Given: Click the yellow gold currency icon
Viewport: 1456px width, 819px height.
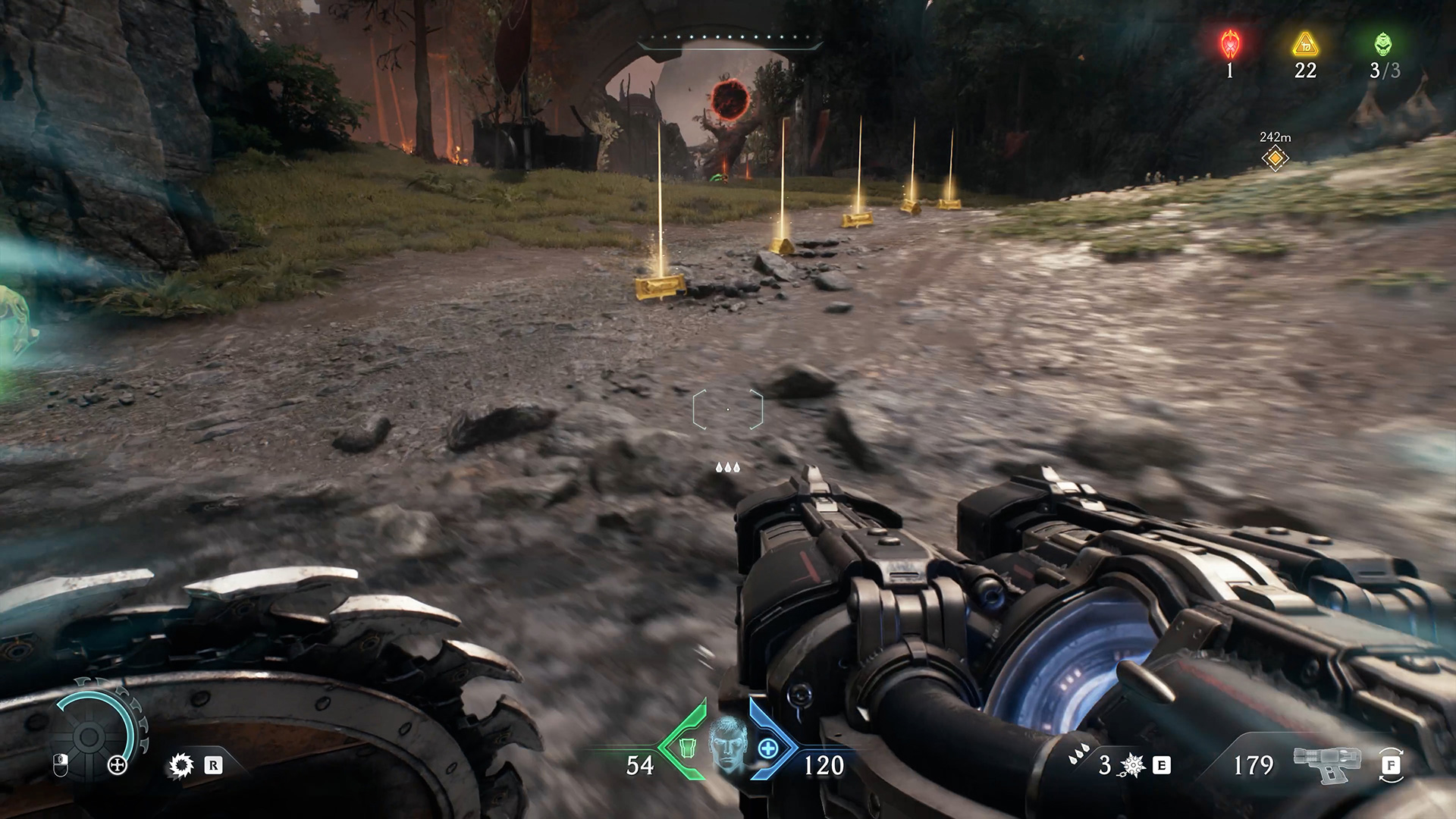Looking at the screenshot, I should tap(1305, 45).
